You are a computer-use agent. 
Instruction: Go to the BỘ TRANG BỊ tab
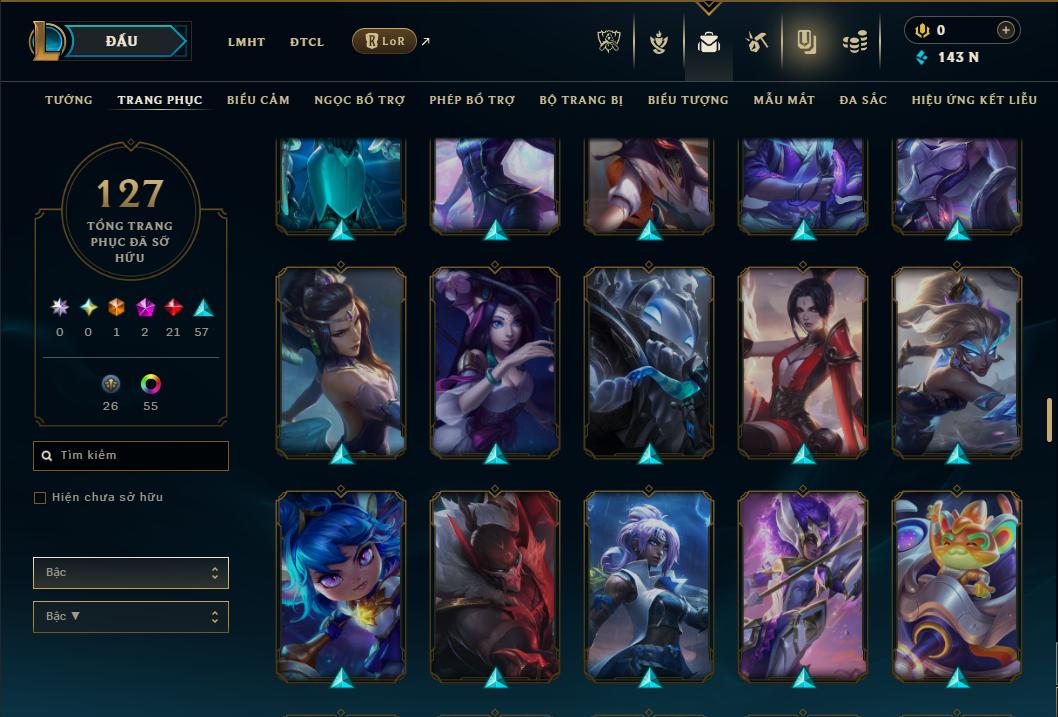click(x=581, y=100)
